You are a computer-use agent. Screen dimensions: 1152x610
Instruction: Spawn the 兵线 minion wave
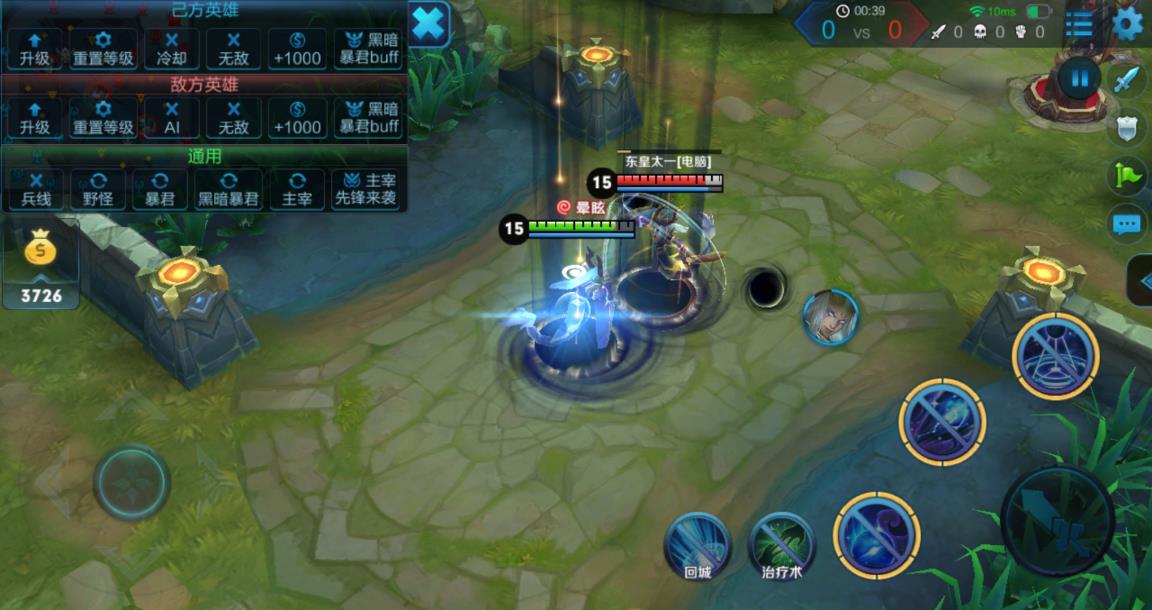(x=35, y=189)
